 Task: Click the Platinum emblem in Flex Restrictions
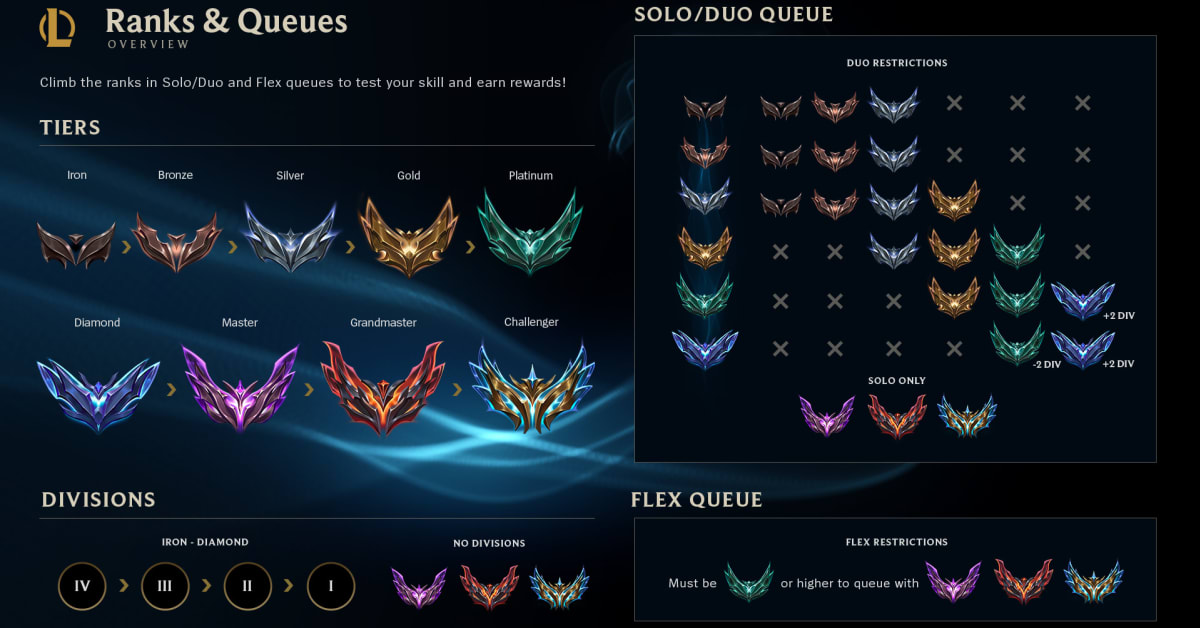point(748,582)
